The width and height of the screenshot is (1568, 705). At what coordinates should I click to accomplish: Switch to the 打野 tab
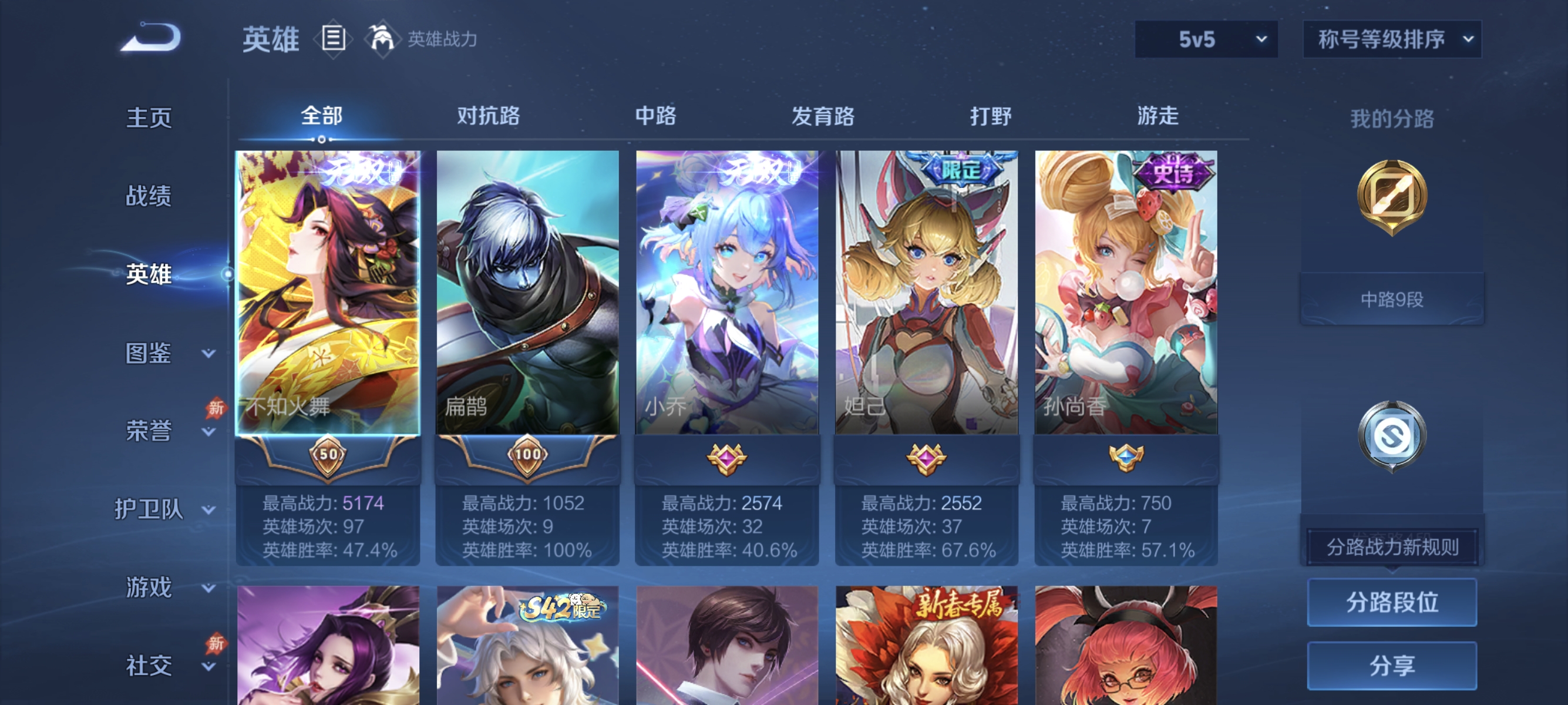click(991, 116)
